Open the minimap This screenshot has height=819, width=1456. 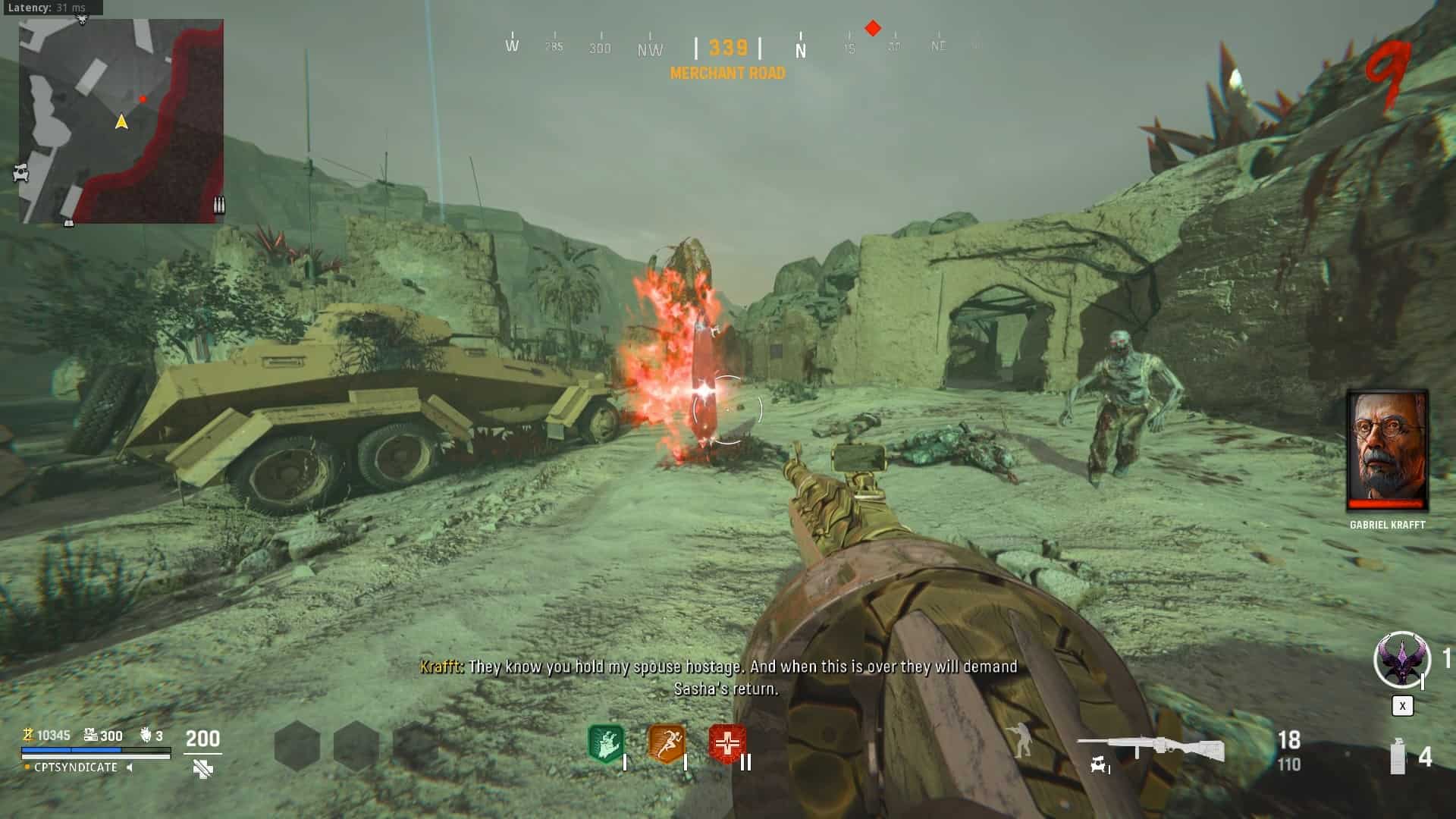(121, 121)
